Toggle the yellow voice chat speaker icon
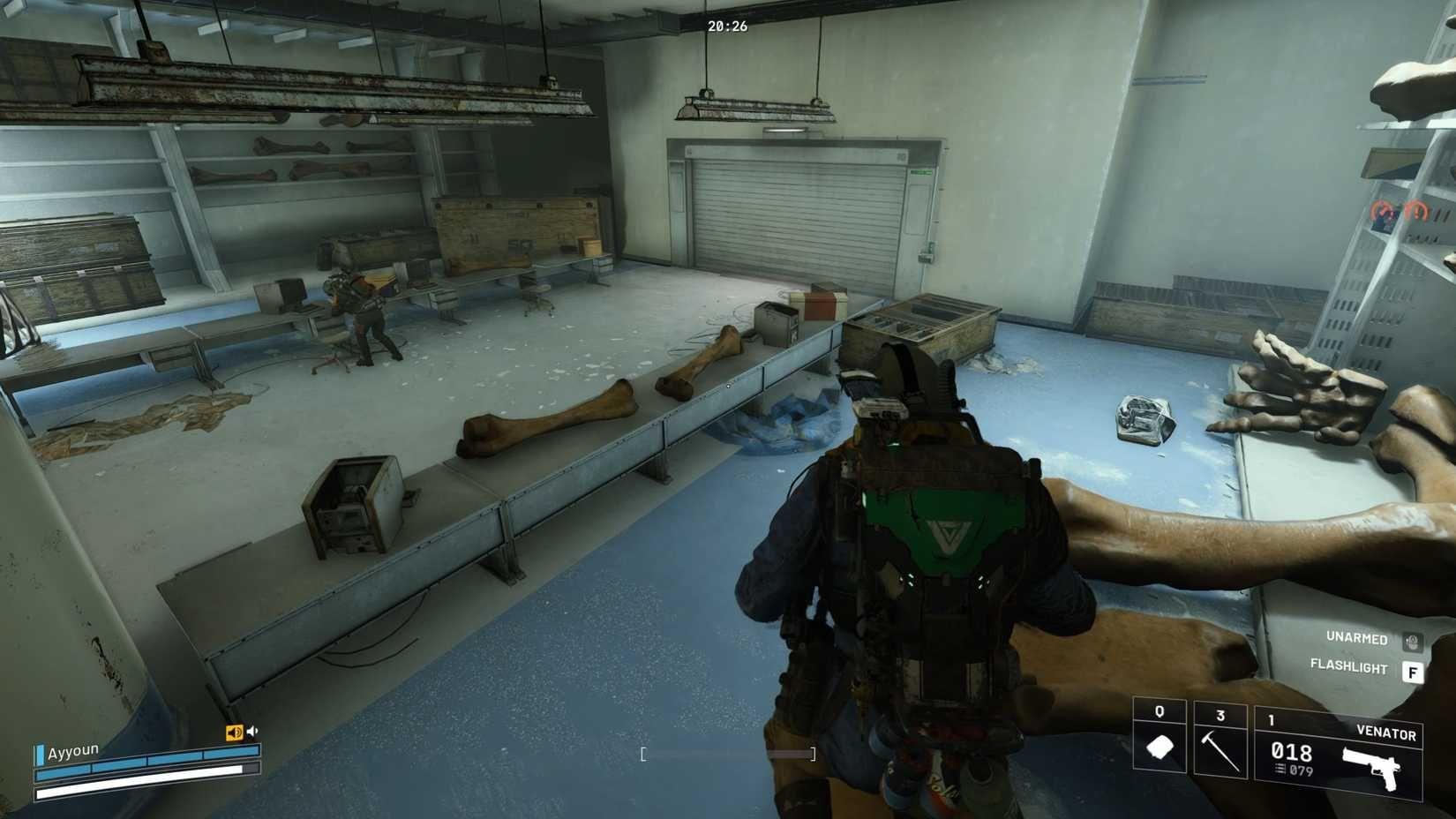Viewport: 1456px width, 819px height. (x=234, y=733)
